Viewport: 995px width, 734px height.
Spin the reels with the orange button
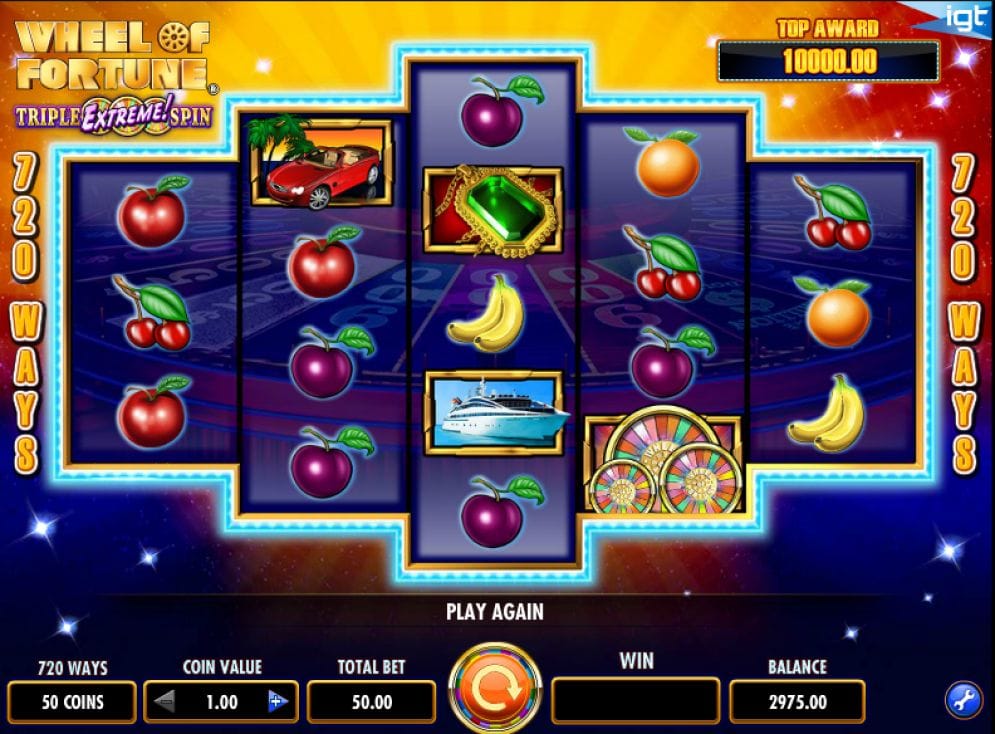495,689
